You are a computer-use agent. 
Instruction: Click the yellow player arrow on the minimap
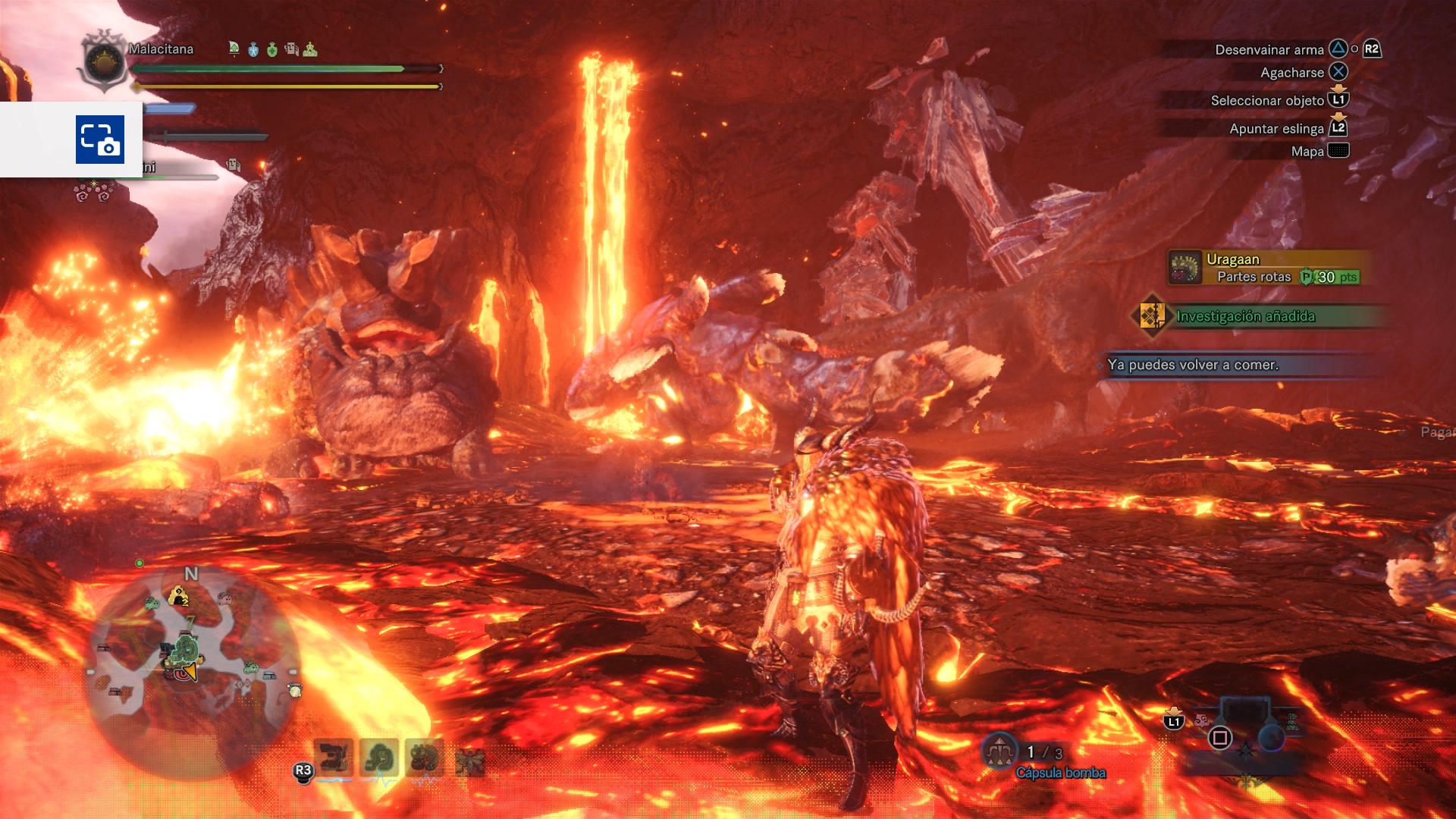click(x=190, y=671)
